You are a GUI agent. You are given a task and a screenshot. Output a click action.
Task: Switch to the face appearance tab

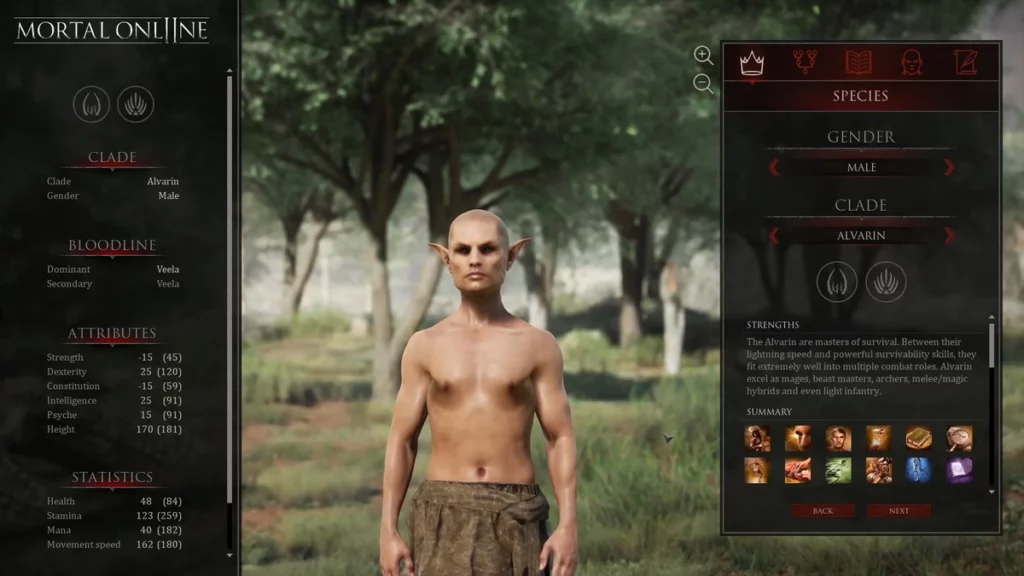[911, 63]
